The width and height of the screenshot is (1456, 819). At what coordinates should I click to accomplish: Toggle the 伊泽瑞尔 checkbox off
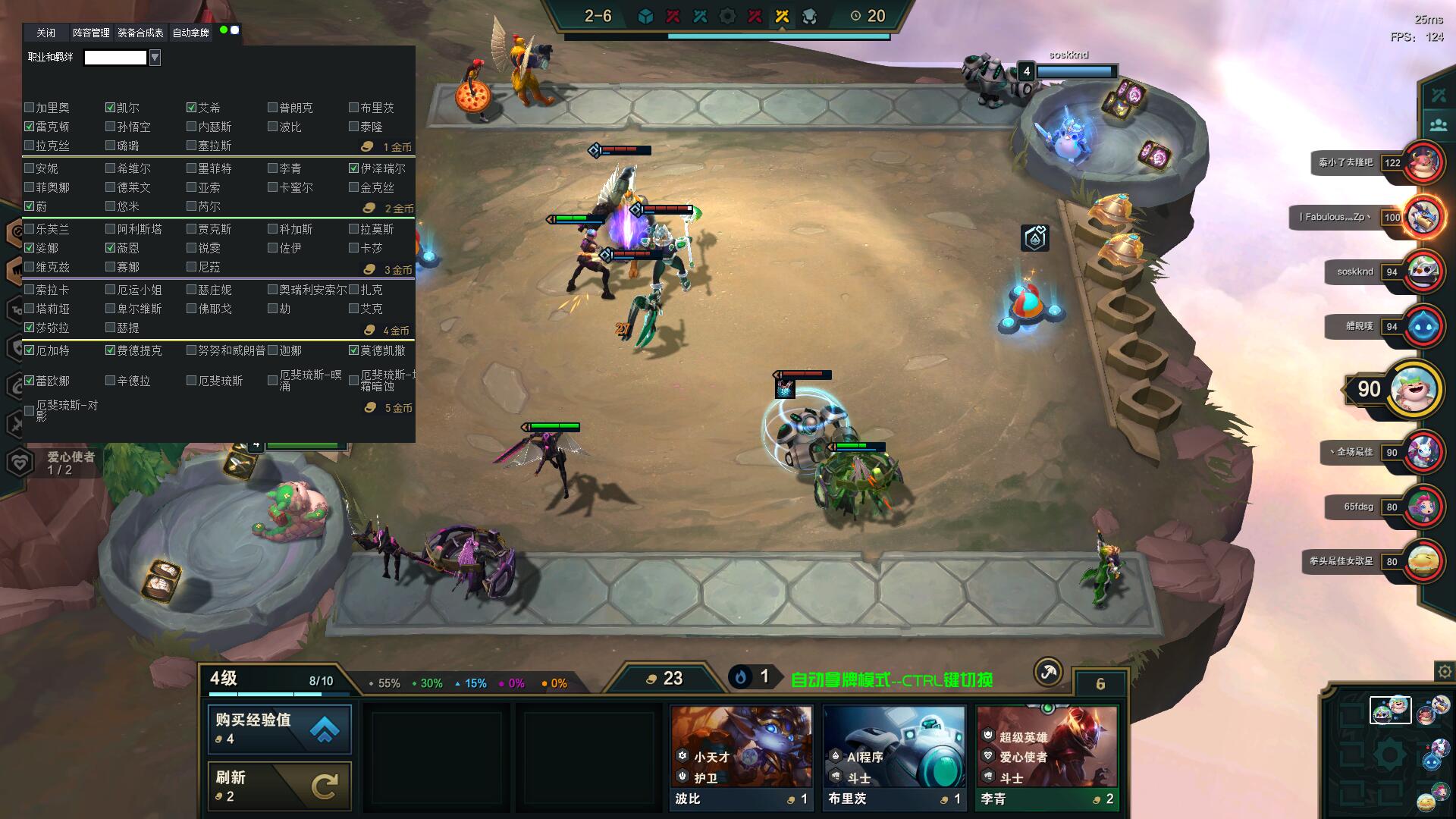tap(354, 168)
